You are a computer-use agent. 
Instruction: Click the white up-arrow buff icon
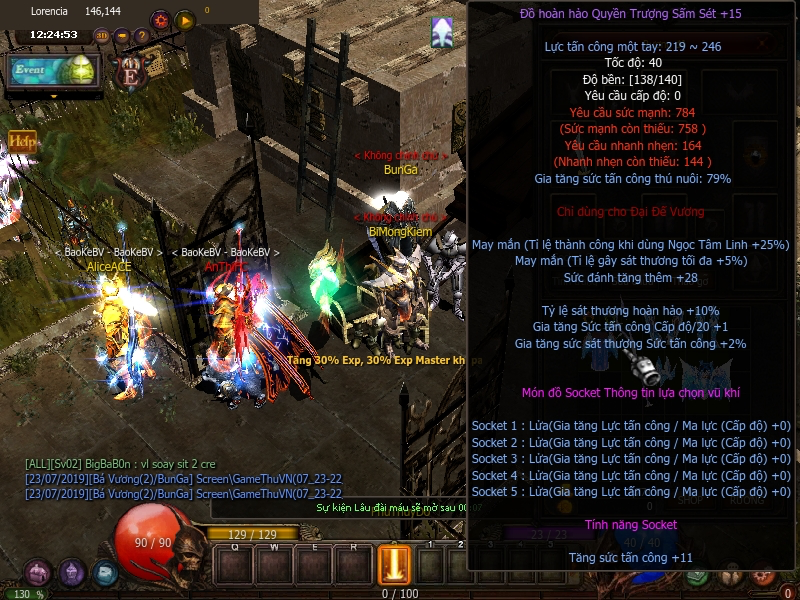point(442,33)
